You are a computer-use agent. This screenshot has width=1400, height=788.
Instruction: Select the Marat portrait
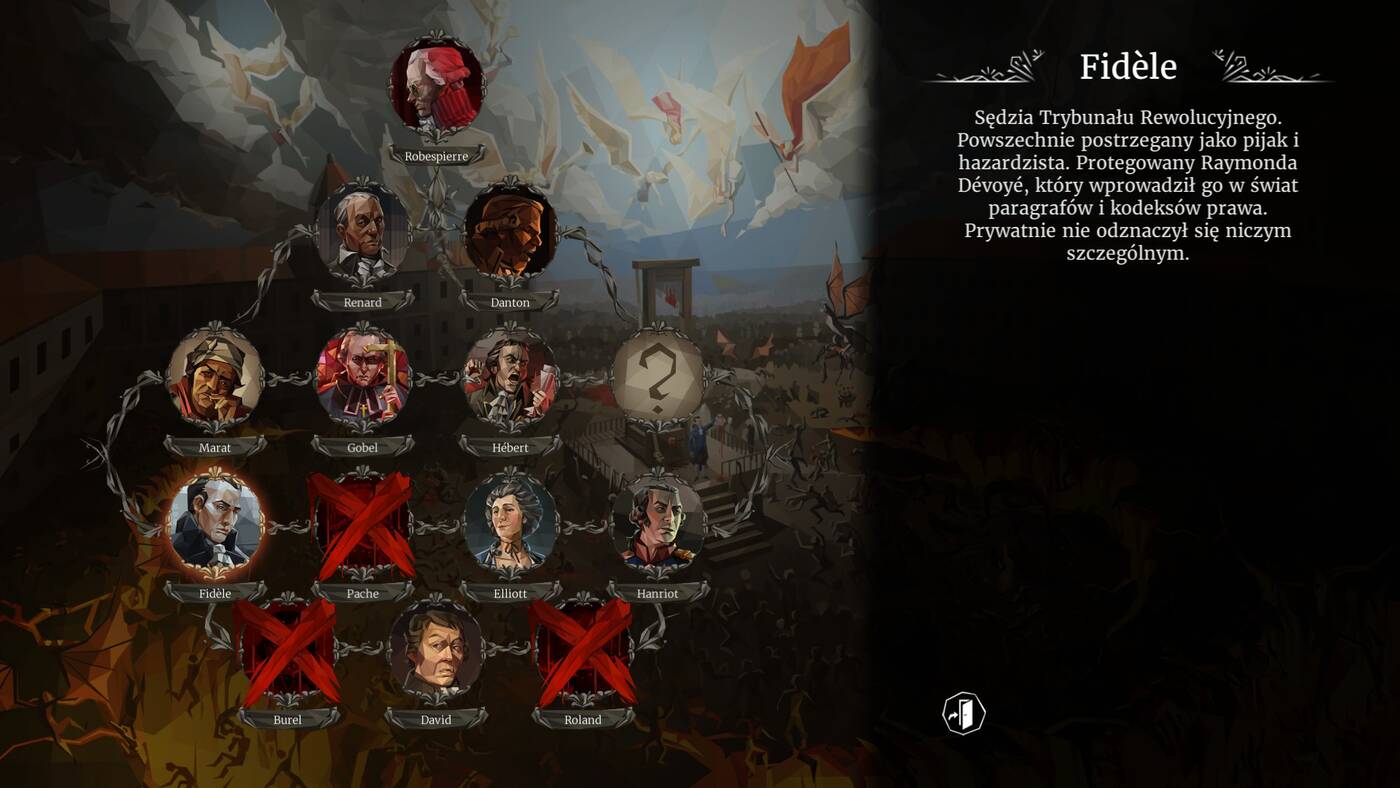pos(215,379)
